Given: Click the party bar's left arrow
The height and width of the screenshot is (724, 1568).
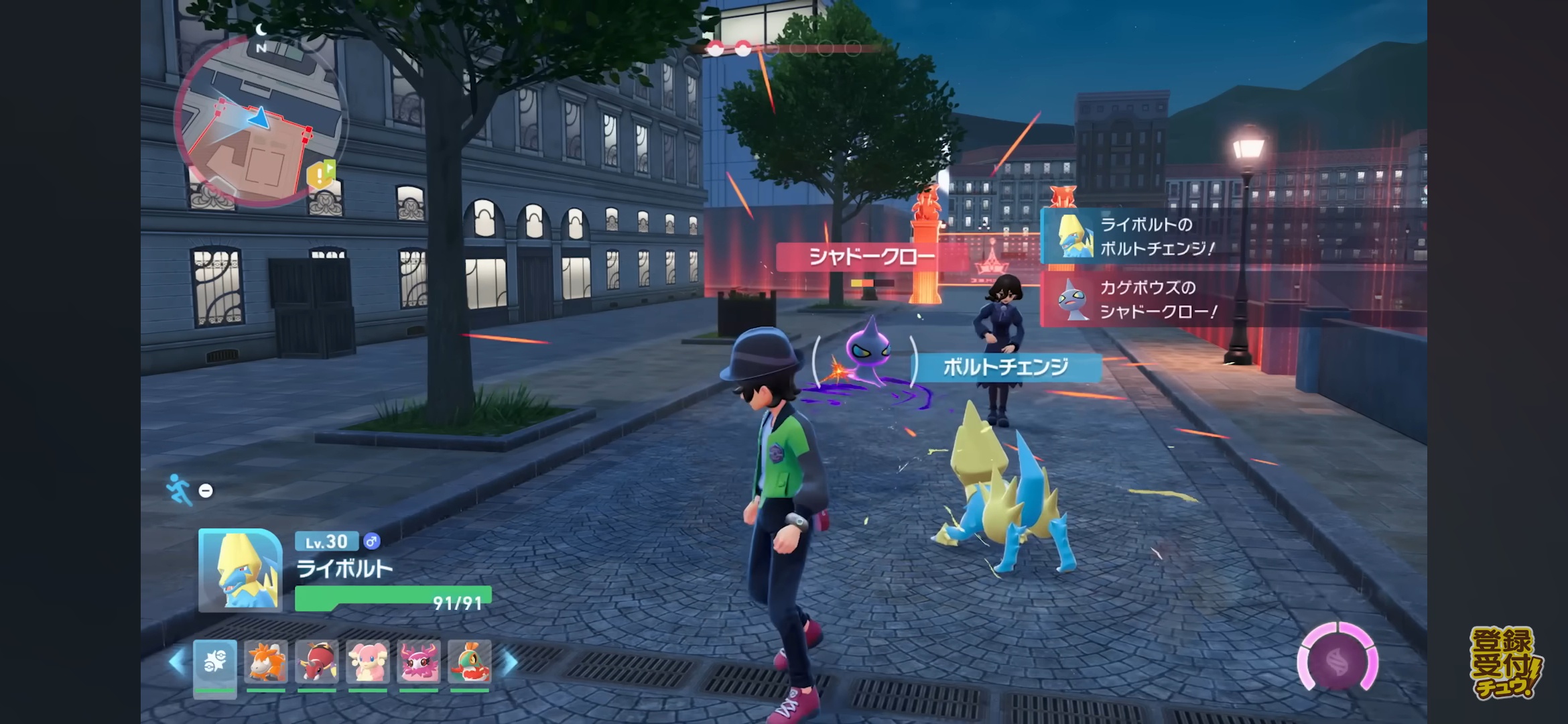Looking at the screenshot, I should pos(177,662).
